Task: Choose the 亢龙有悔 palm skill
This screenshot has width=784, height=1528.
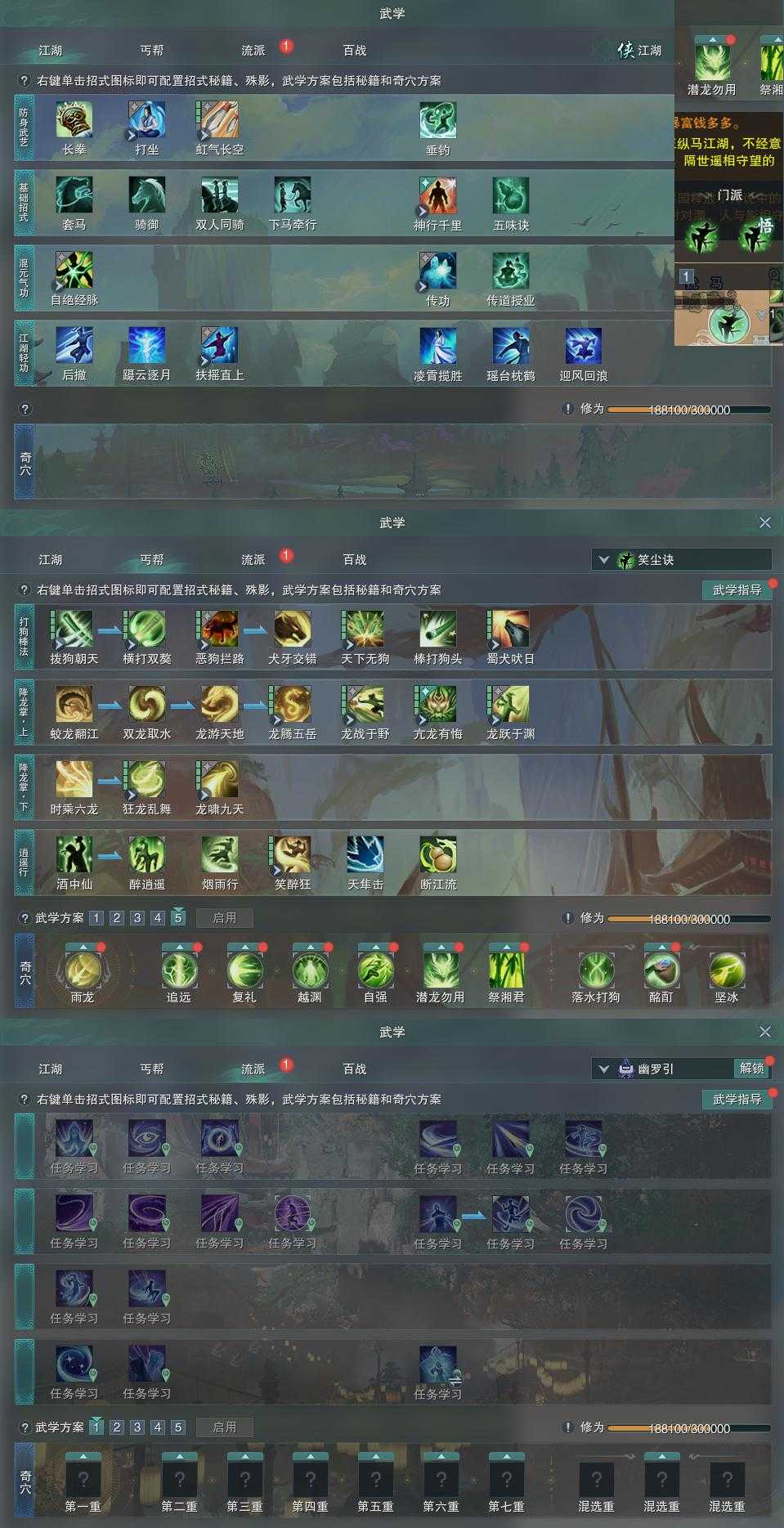Action: pyautogui.click(x=438, y=705)
